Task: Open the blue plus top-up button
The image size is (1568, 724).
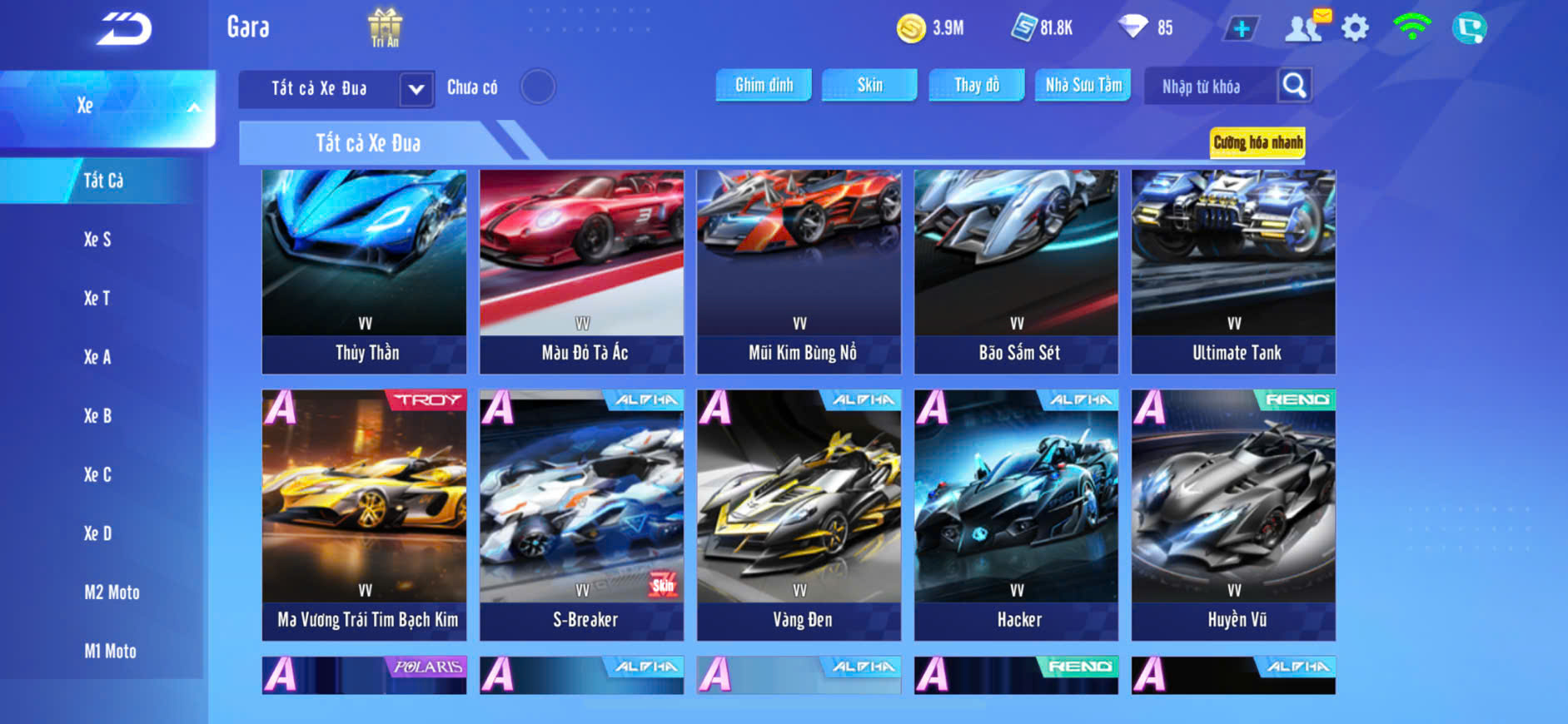Action: [1241, 28]
